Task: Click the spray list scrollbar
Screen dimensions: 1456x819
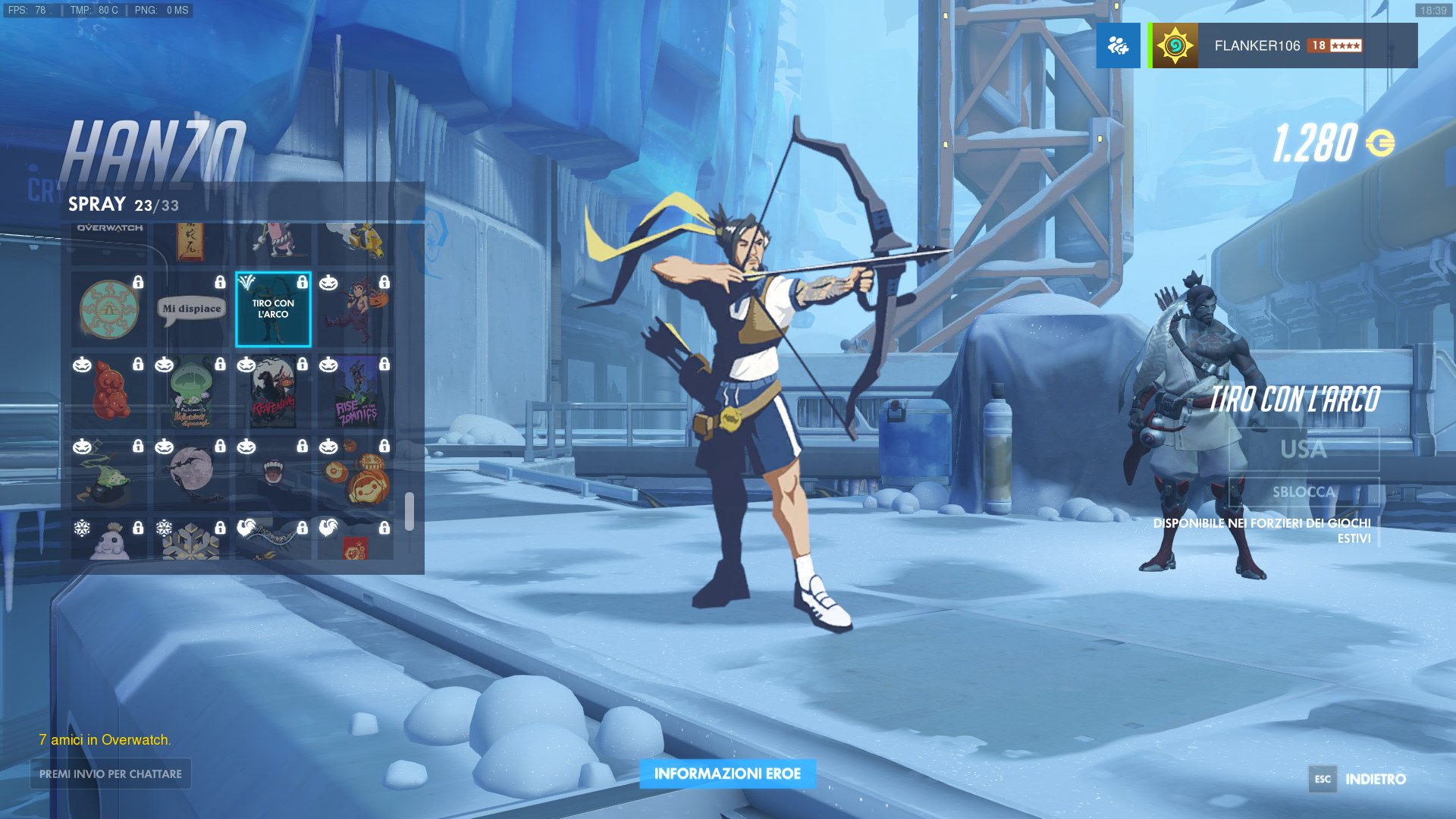Action: tap(409, 512)
